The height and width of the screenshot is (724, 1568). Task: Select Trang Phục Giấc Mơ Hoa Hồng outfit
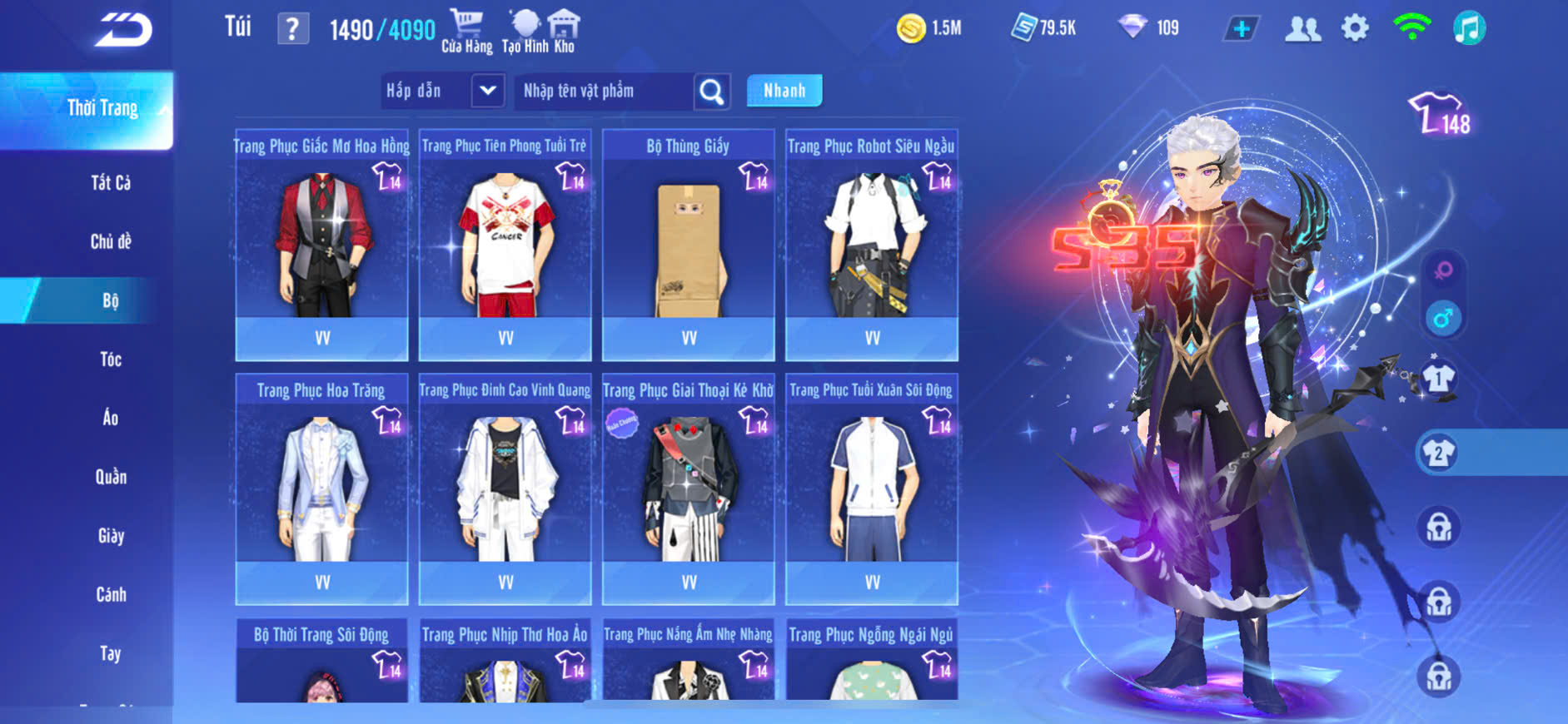point(322,245)
